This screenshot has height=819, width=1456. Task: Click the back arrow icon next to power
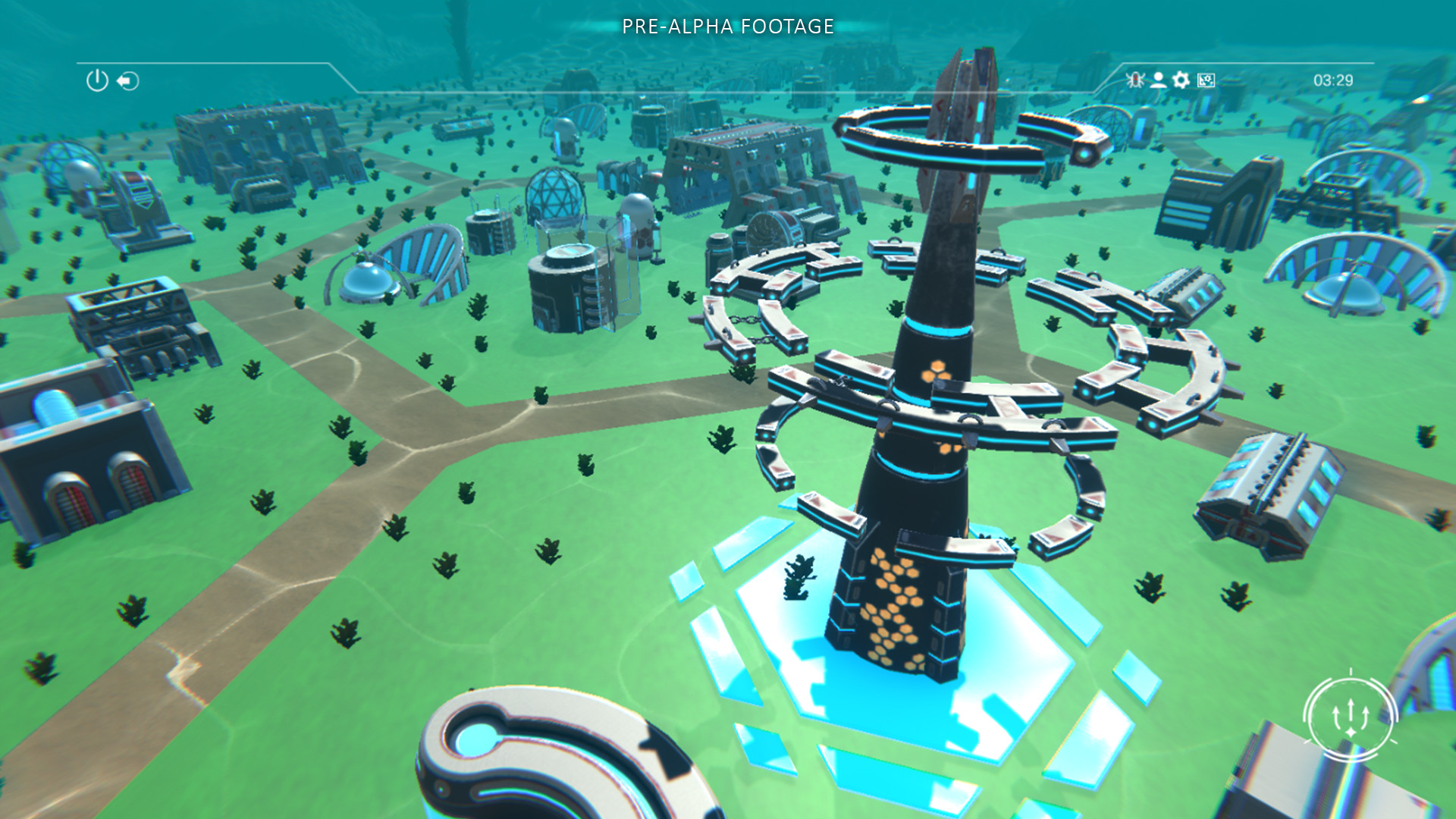(x=129, y=79)
